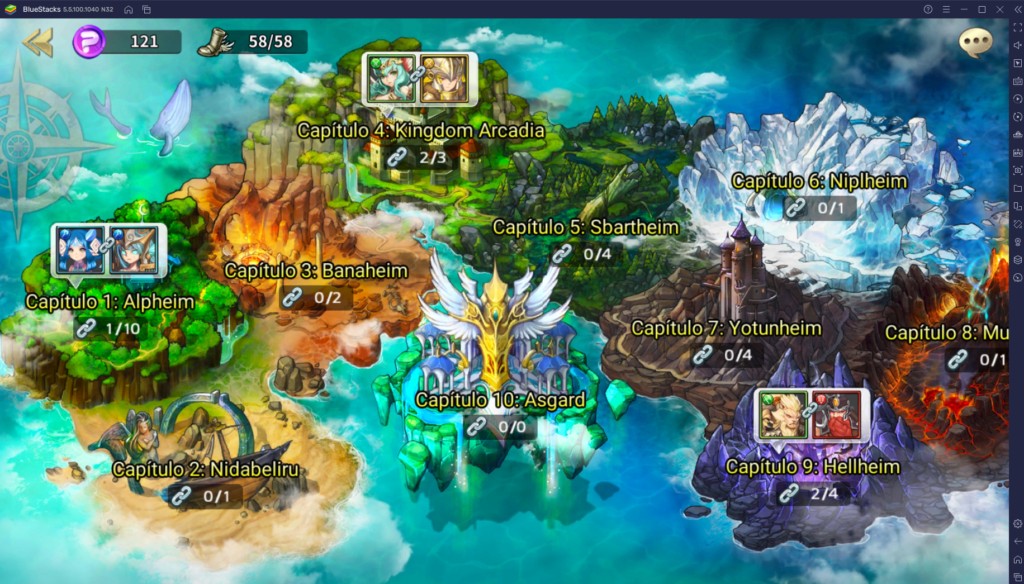Enter Capítulo 9: Hellheim
1024x584 pixels.
tap(812, 467)
